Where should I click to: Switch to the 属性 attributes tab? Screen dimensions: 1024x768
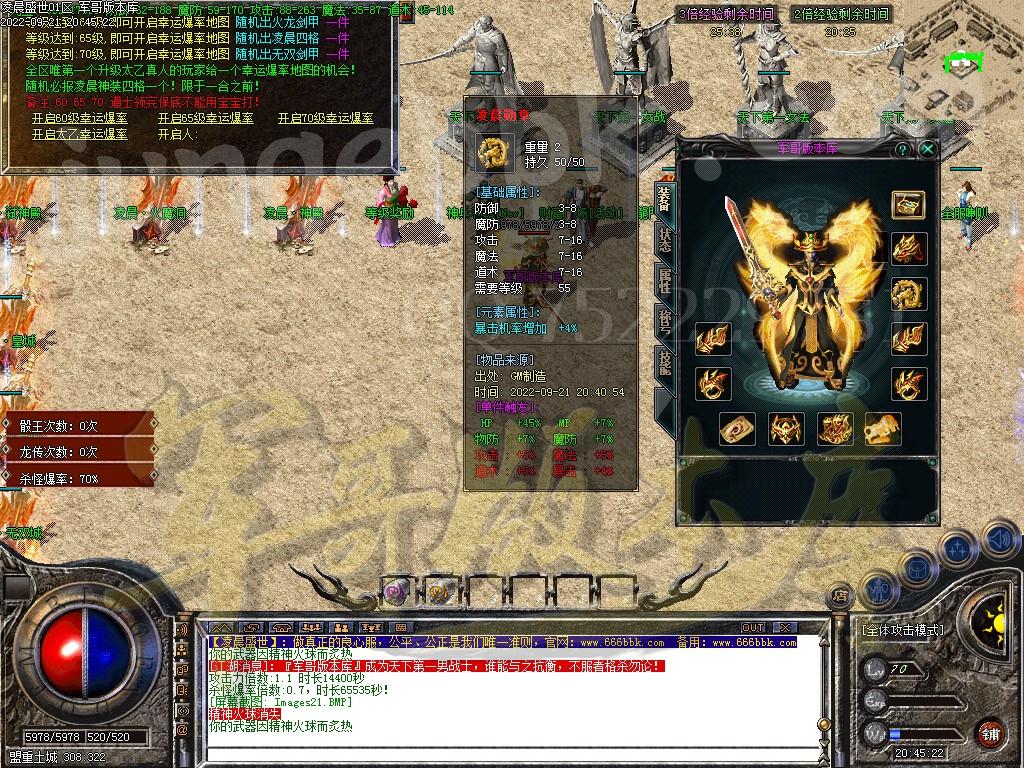click(x=665, y=281)
